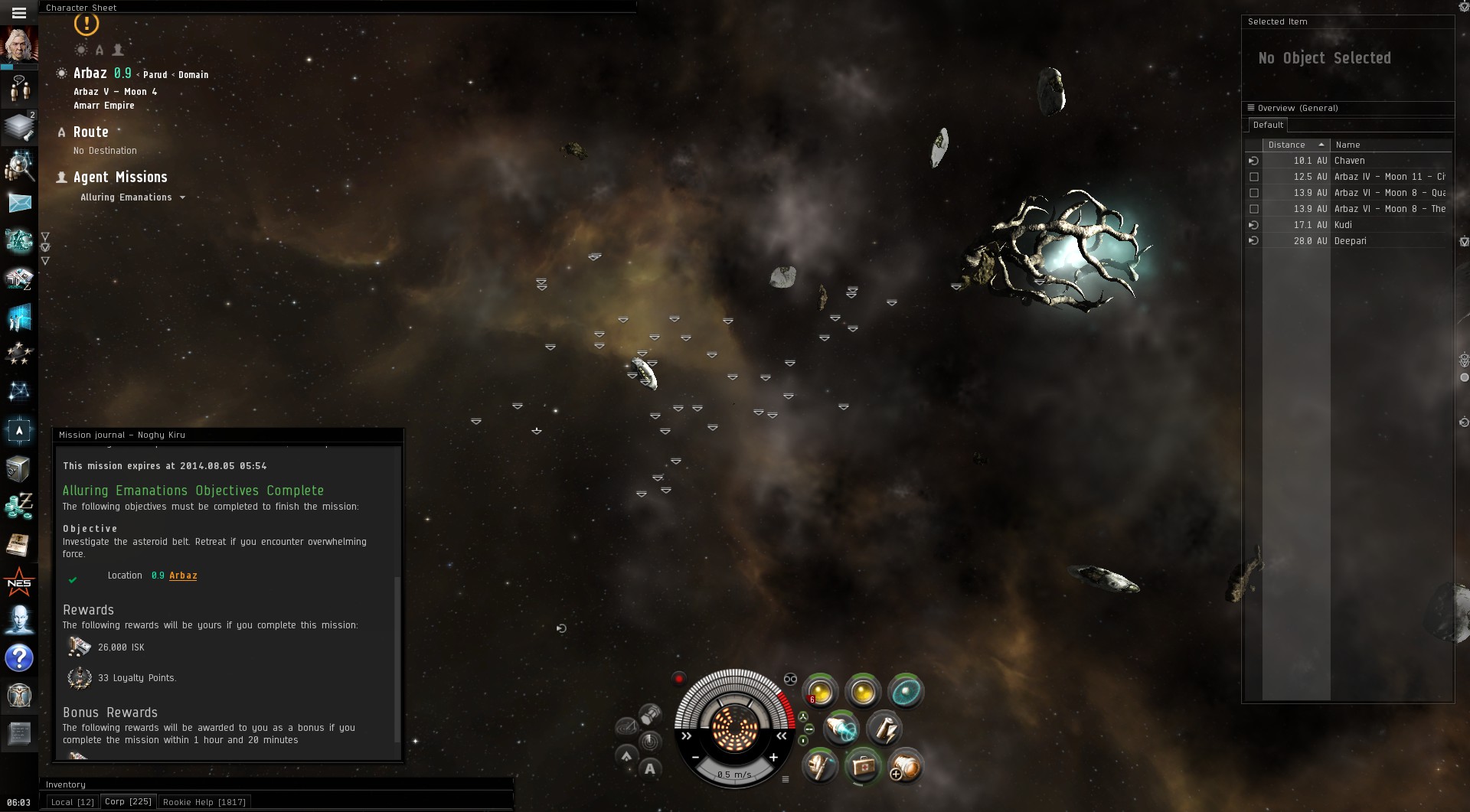Open the blue question mark help
This screenshot has height=812, width=1470.
pos(19,658)
